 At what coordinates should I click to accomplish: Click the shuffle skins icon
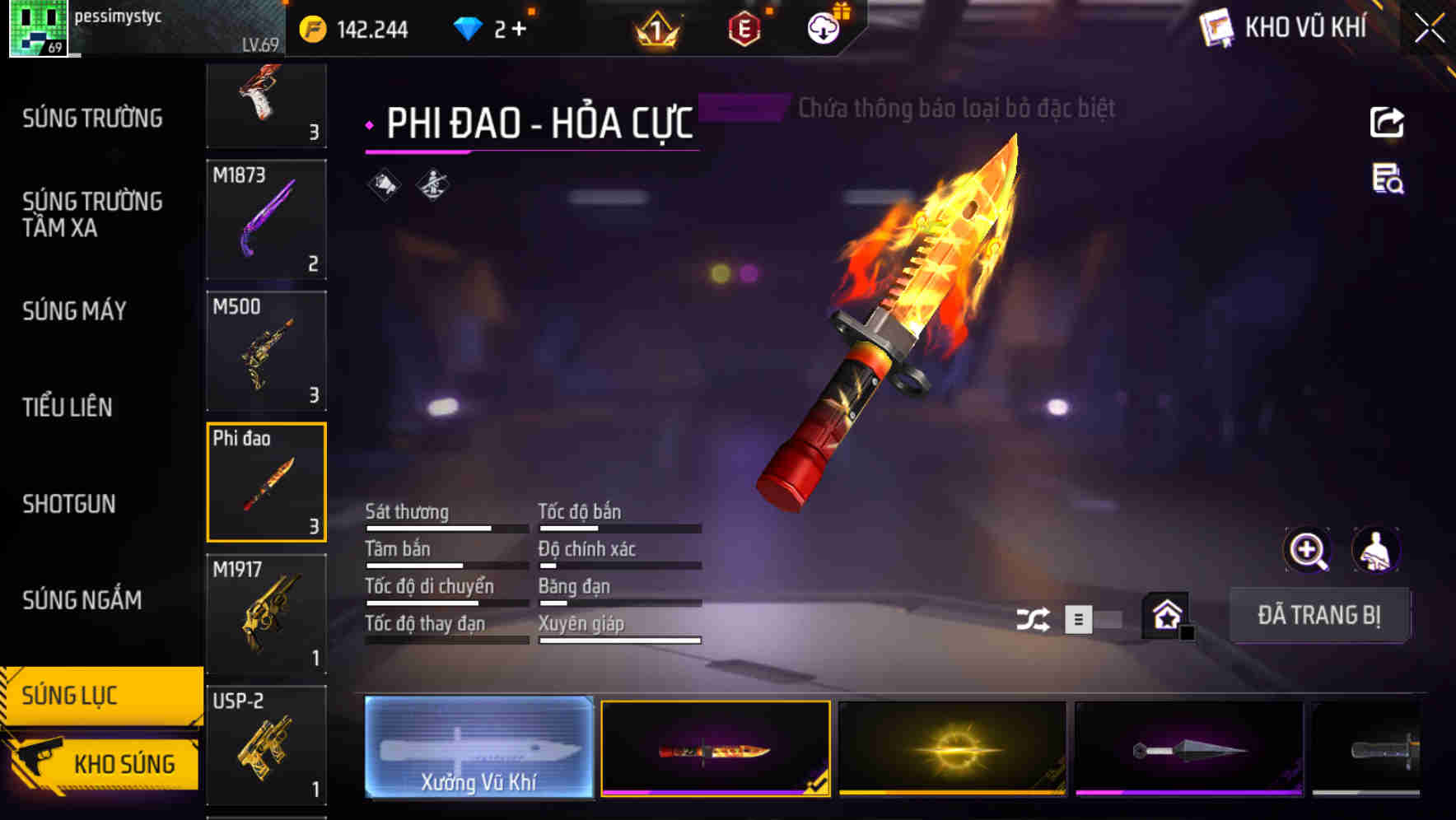click(1034, 617)
